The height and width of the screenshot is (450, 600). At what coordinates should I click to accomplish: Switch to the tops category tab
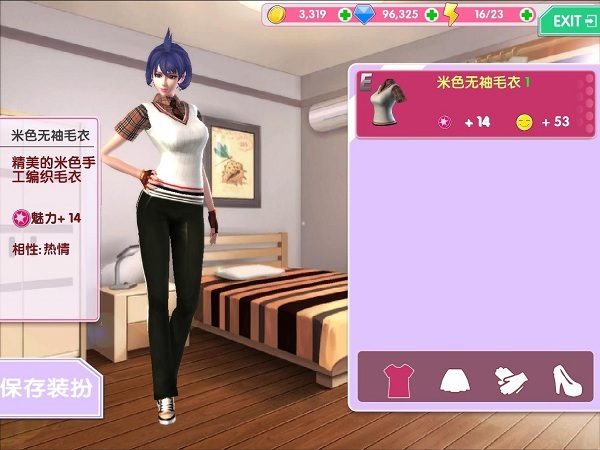pyautogui.click(x=399, y=379)
